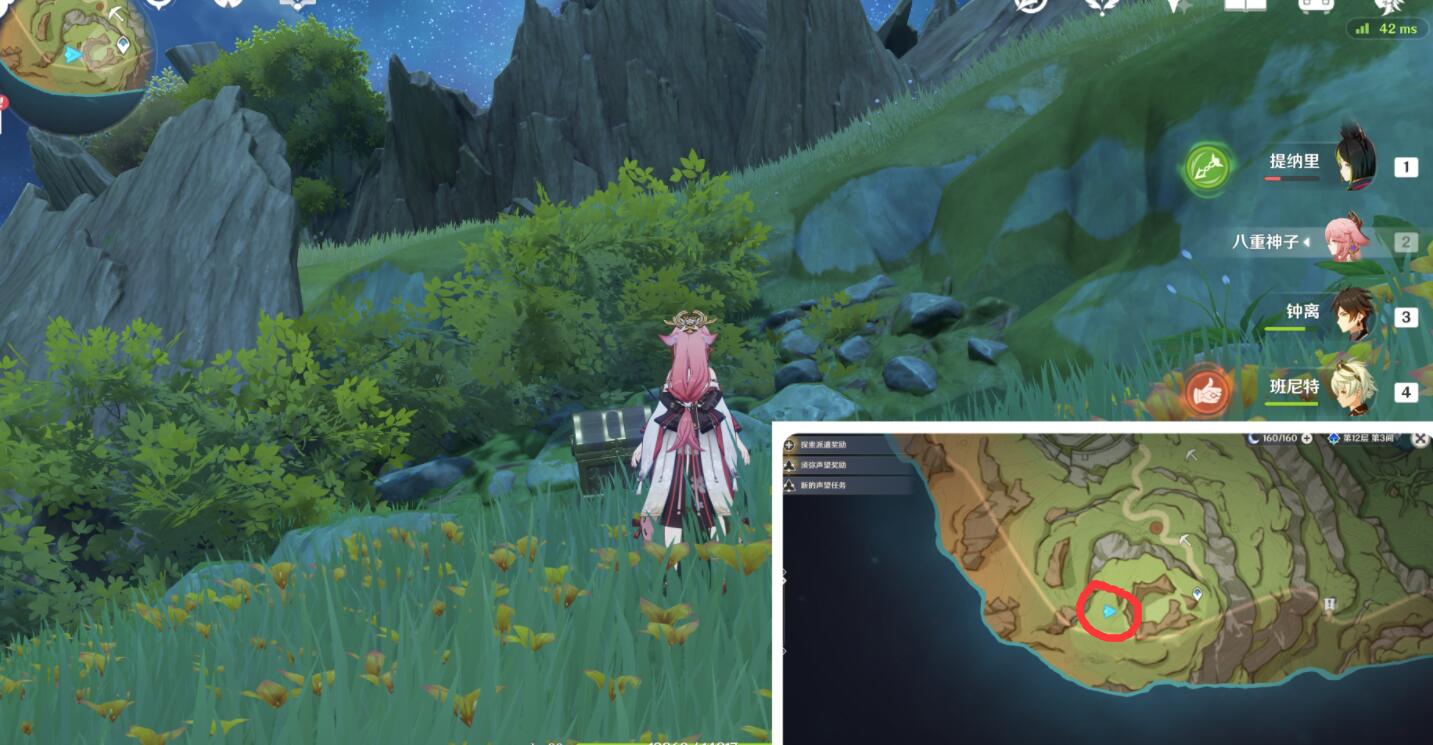1433x745 pixels.
Task: Activate the green elemental skill icon
Action: (x=1208, y=165)
